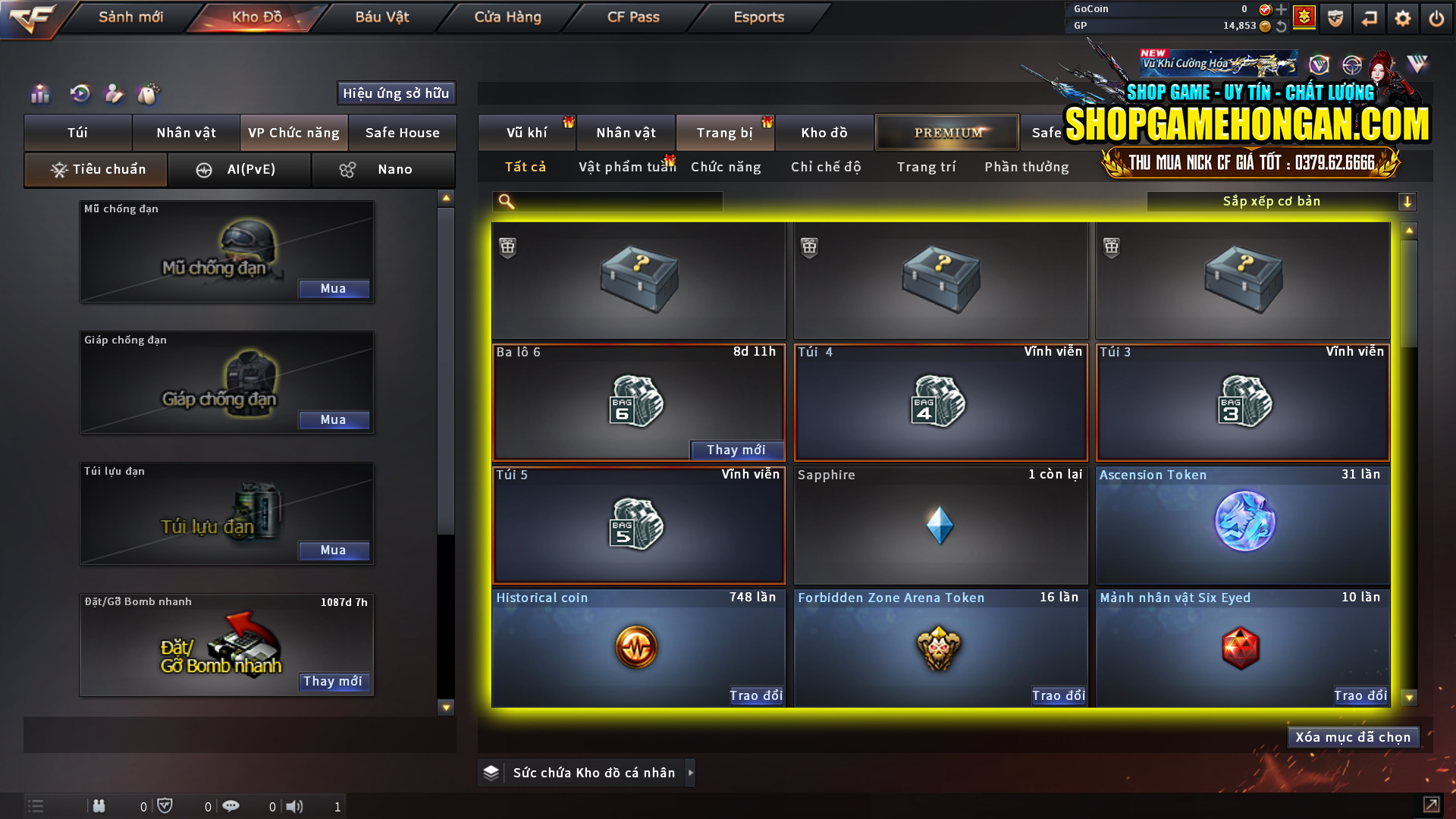Select the ranking stats icon above the inventory panel

(39, 94)
